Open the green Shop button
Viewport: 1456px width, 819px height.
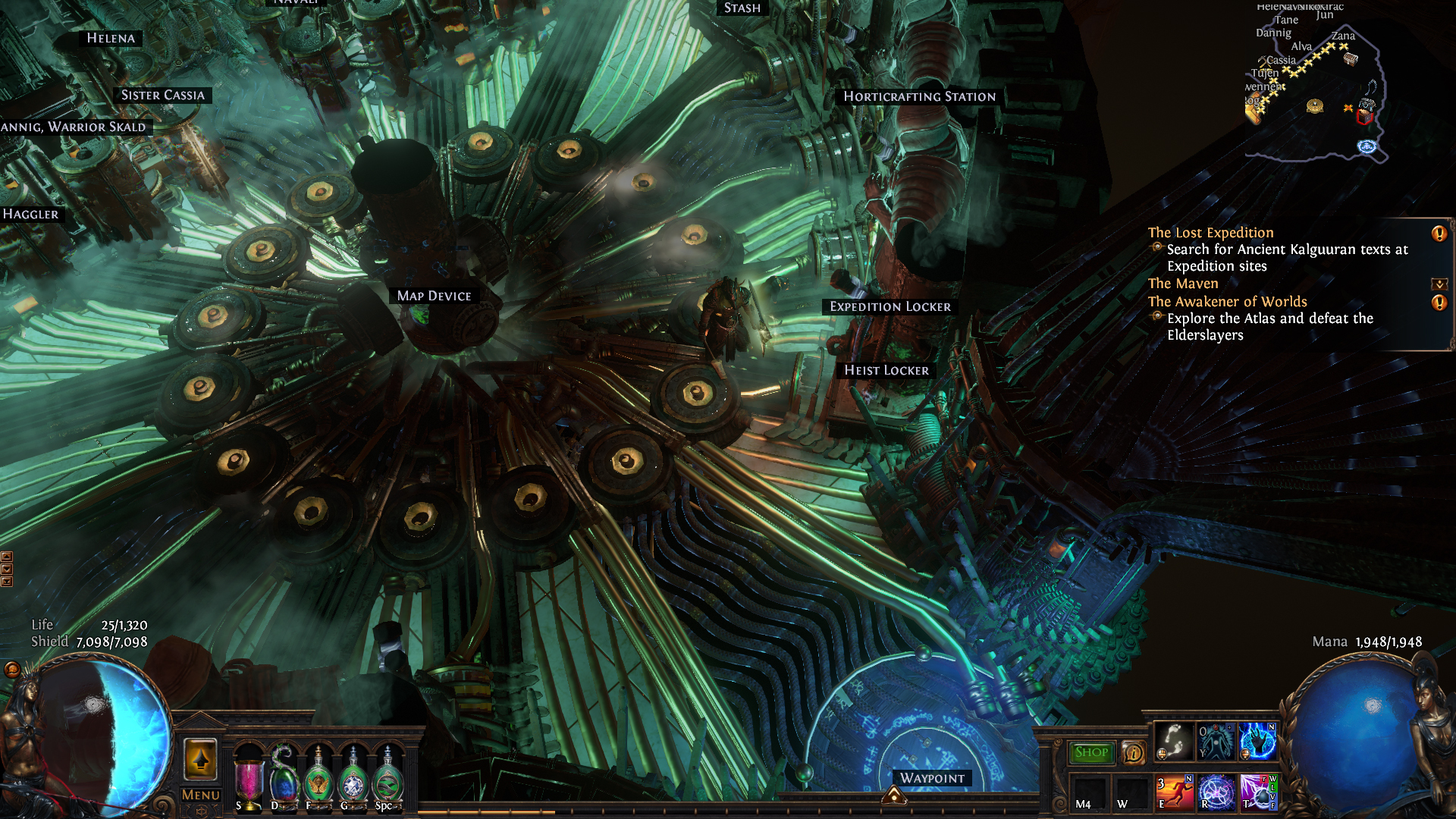[1091, 752]
